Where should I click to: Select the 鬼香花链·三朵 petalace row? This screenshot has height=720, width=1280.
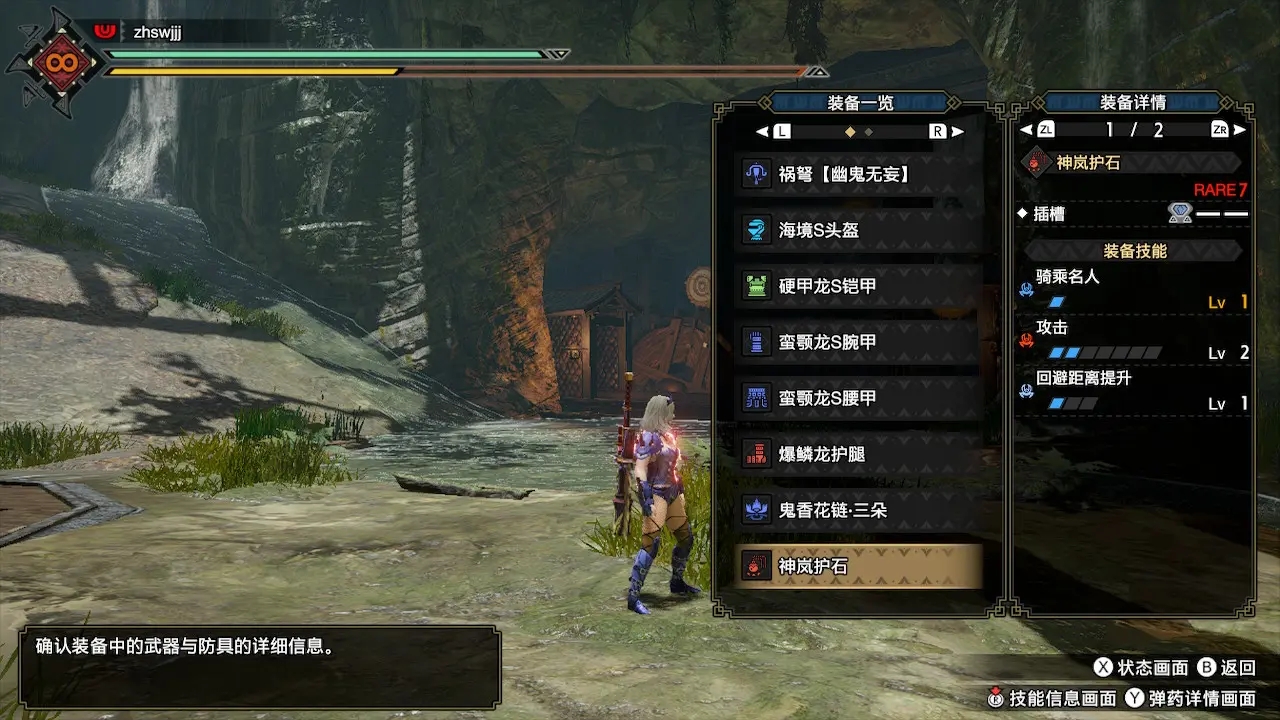858,510
